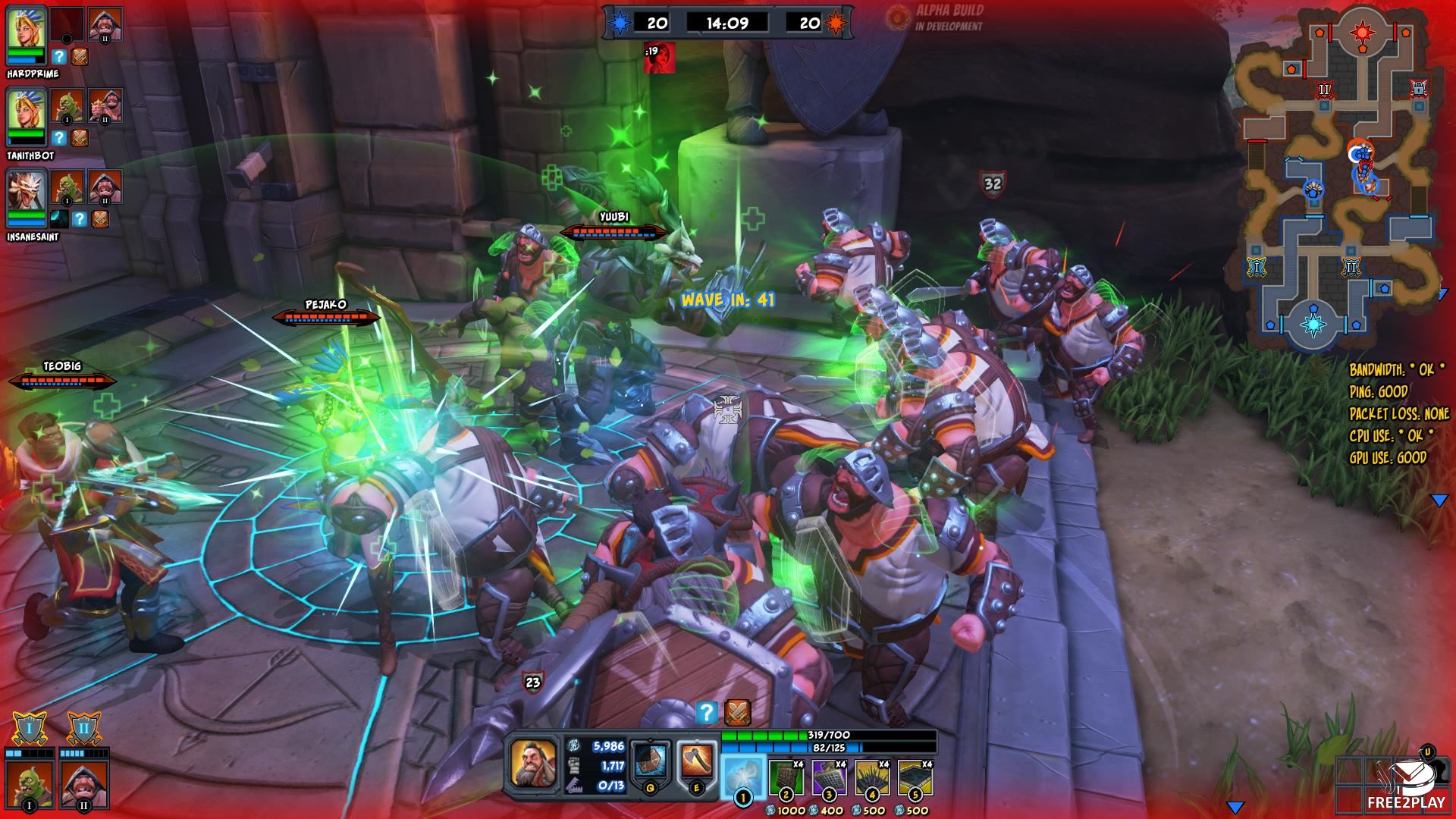1456x819 pixels.
Task: Click the green orc minion card in the bottom-left
Action: coord(30,783)
